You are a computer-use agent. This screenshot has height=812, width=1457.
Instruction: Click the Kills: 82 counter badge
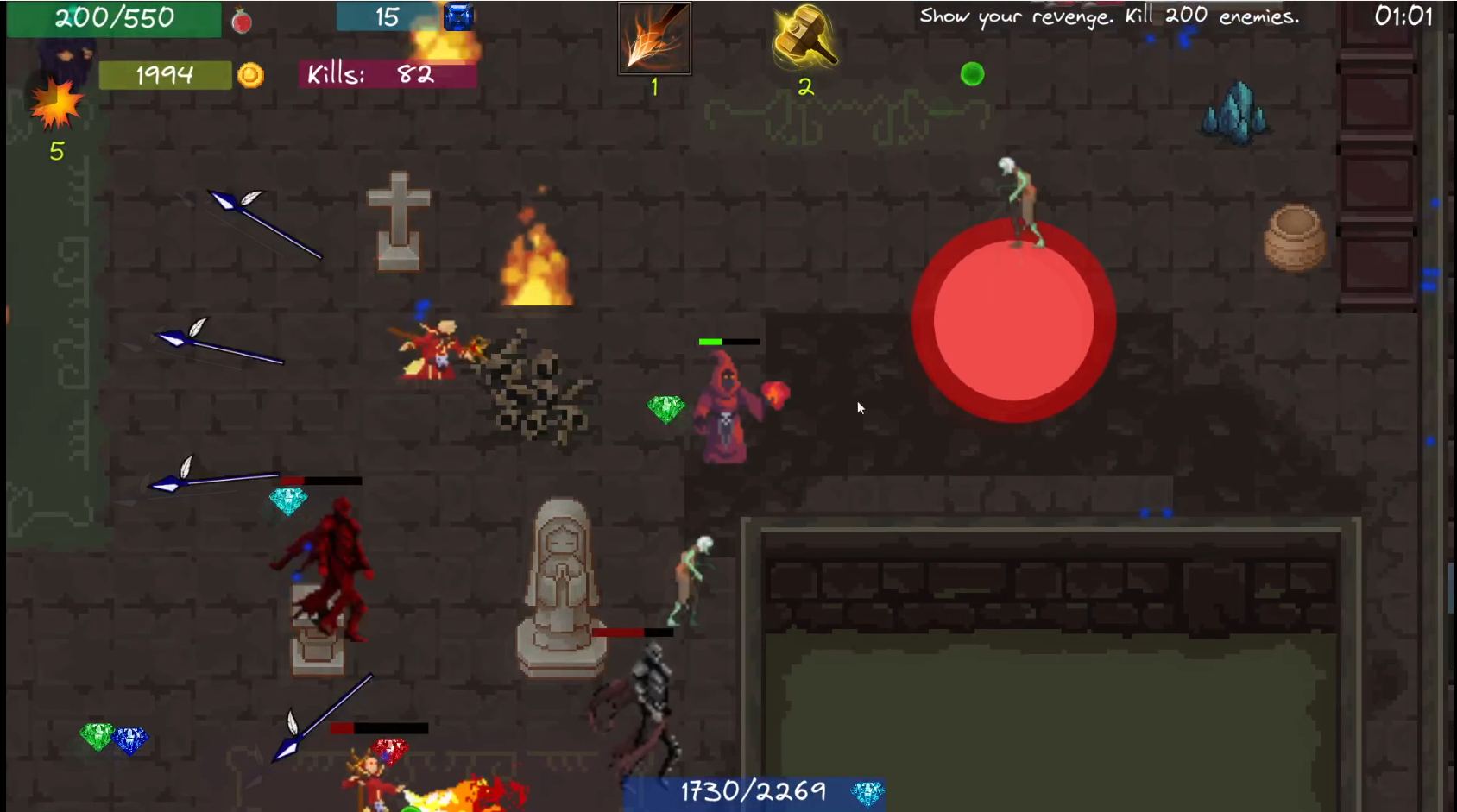[x=386, y=76]
